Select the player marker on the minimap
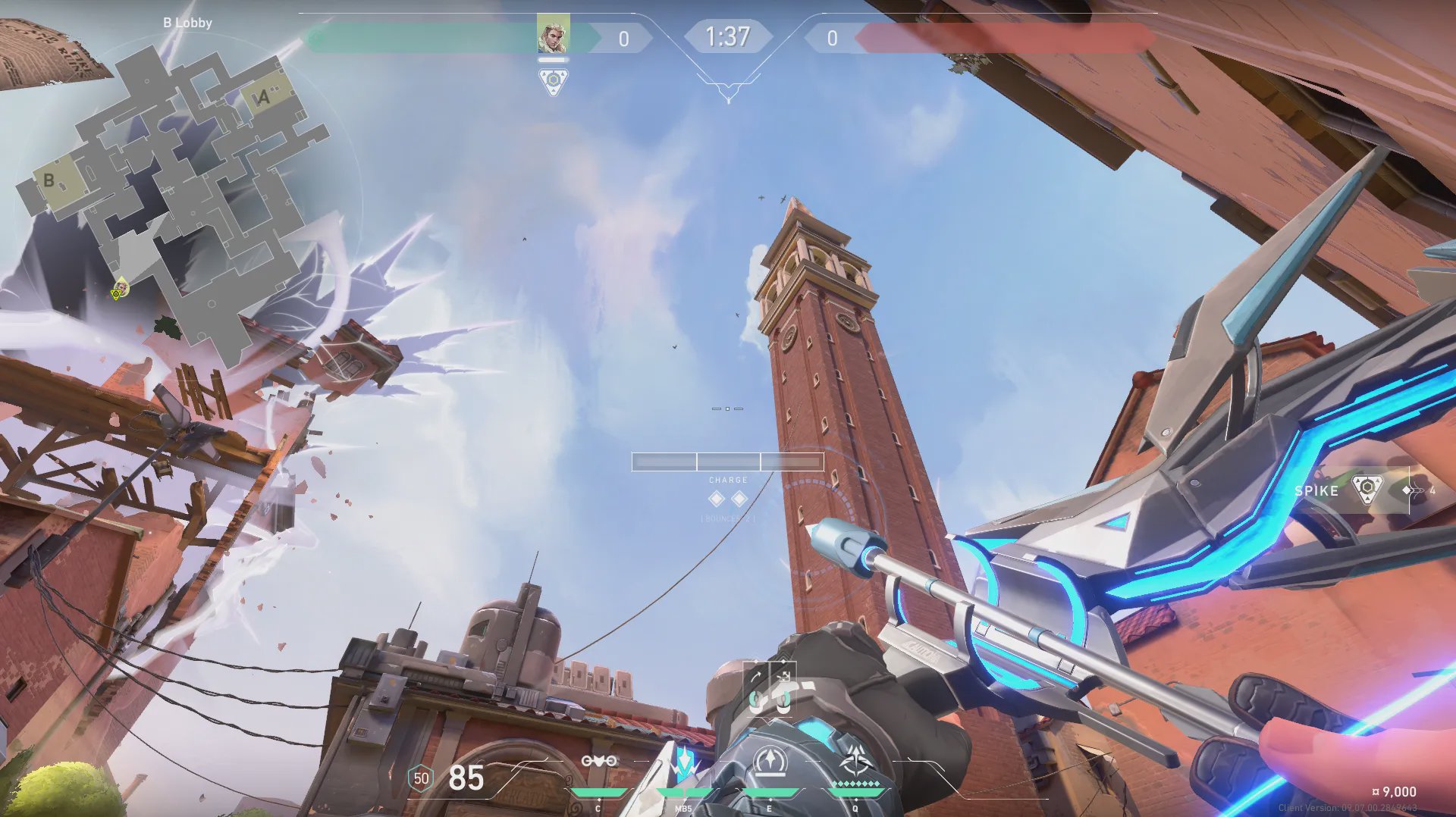Image resolution: width=1456 pixels, height=817 pixels. (x=119, y=290)
